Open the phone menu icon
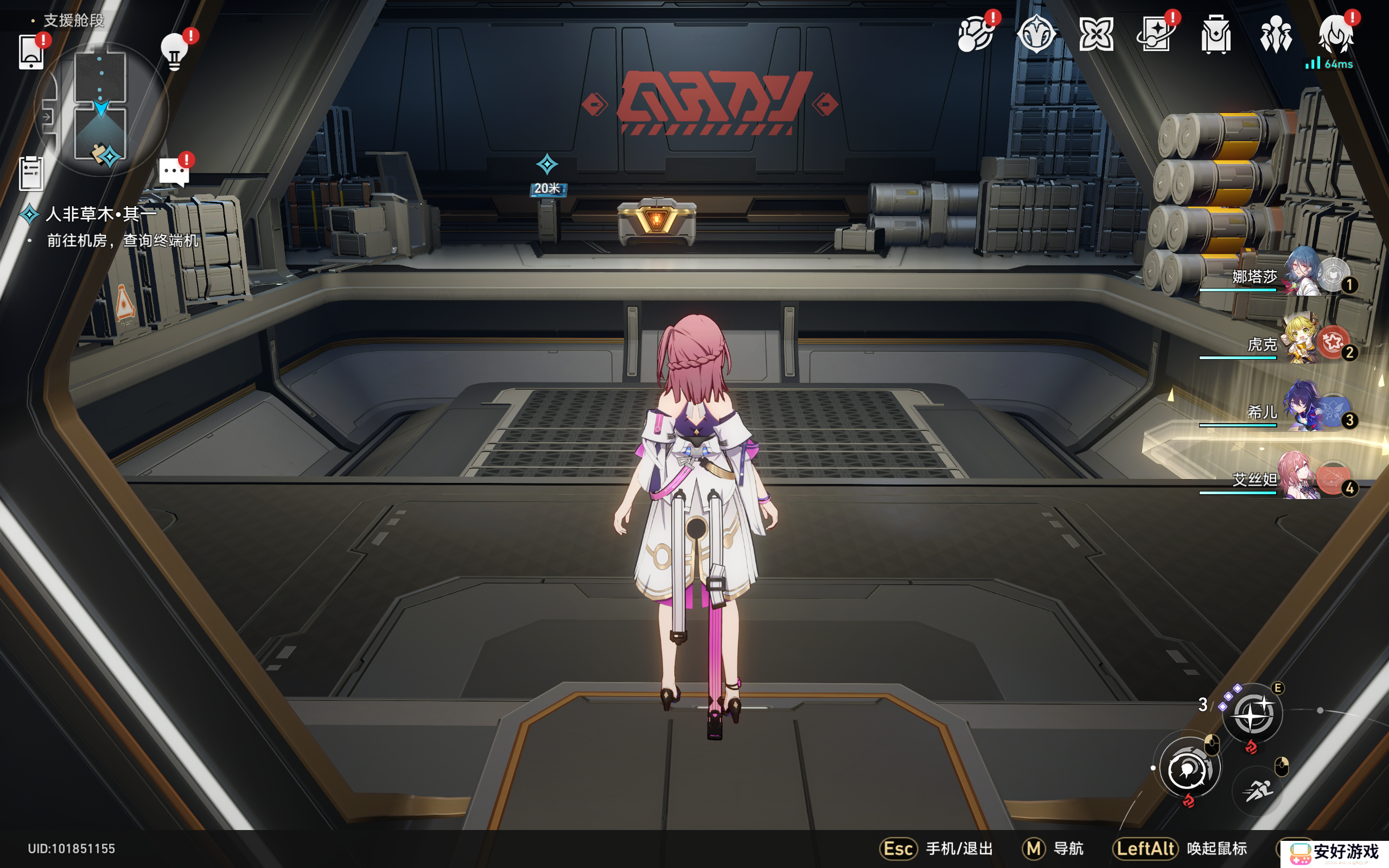The image size is (1389, 868). coord(31,52)
